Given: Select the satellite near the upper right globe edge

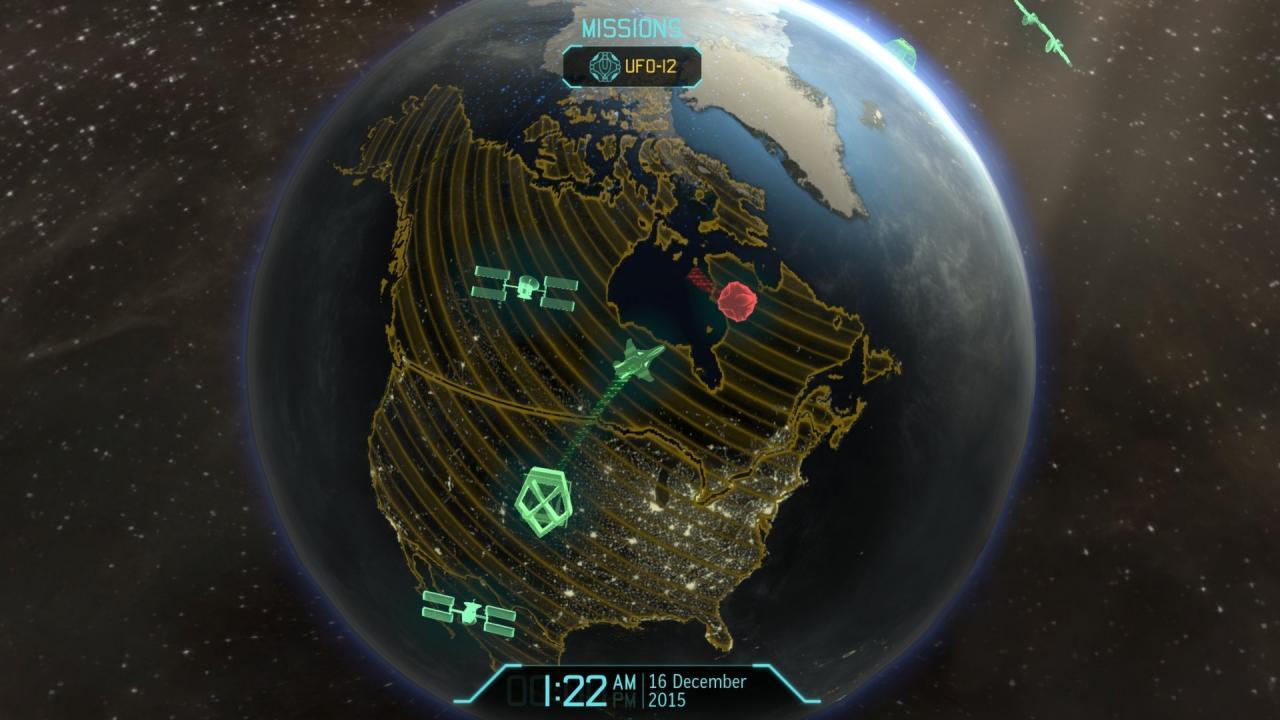Looking at the screenshot, I should 905,55.
